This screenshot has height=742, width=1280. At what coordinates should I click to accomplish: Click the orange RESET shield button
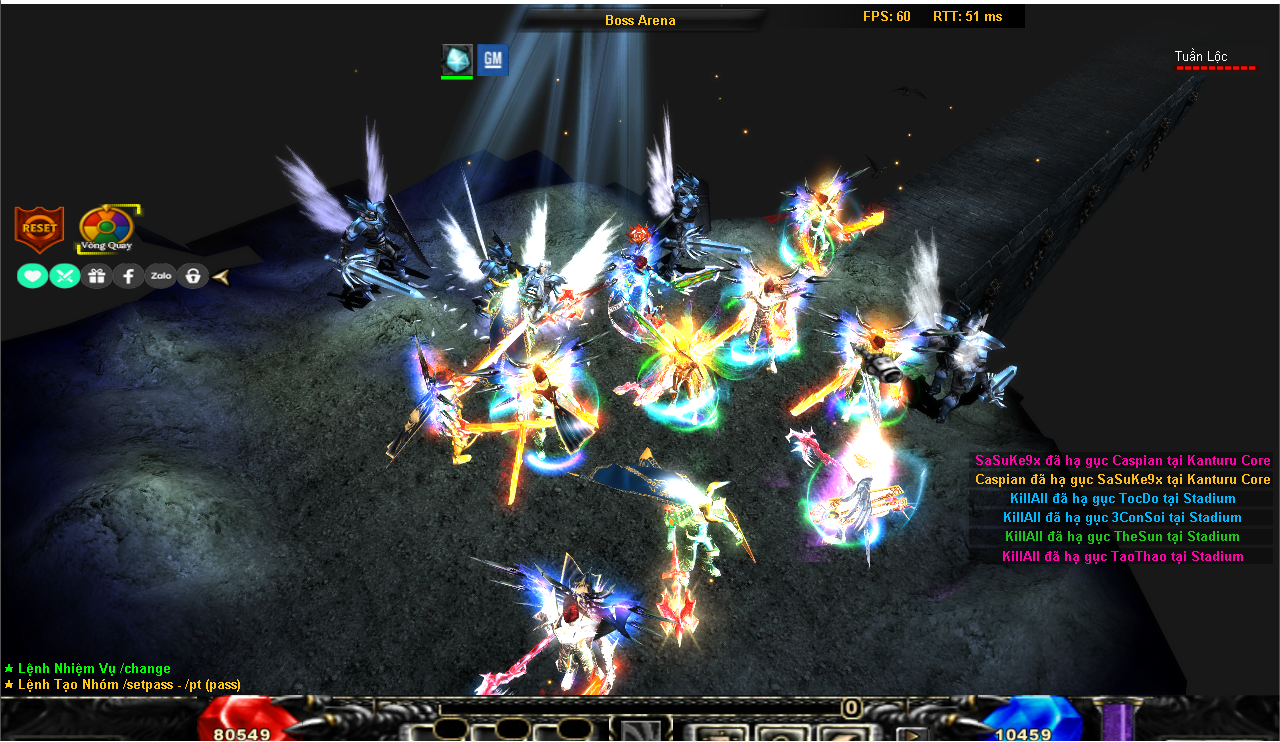pos(39,229)
